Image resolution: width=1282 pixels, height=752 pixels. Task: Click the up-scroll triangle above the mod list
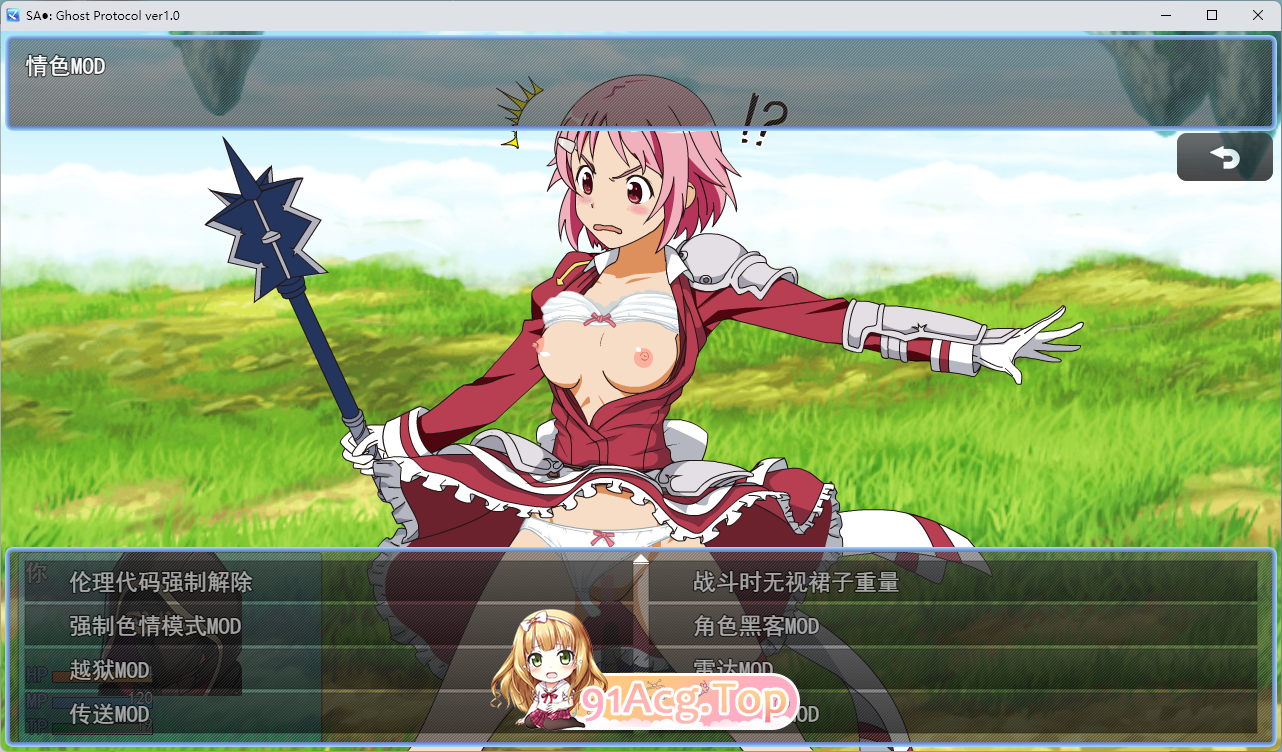coord(640,560)
